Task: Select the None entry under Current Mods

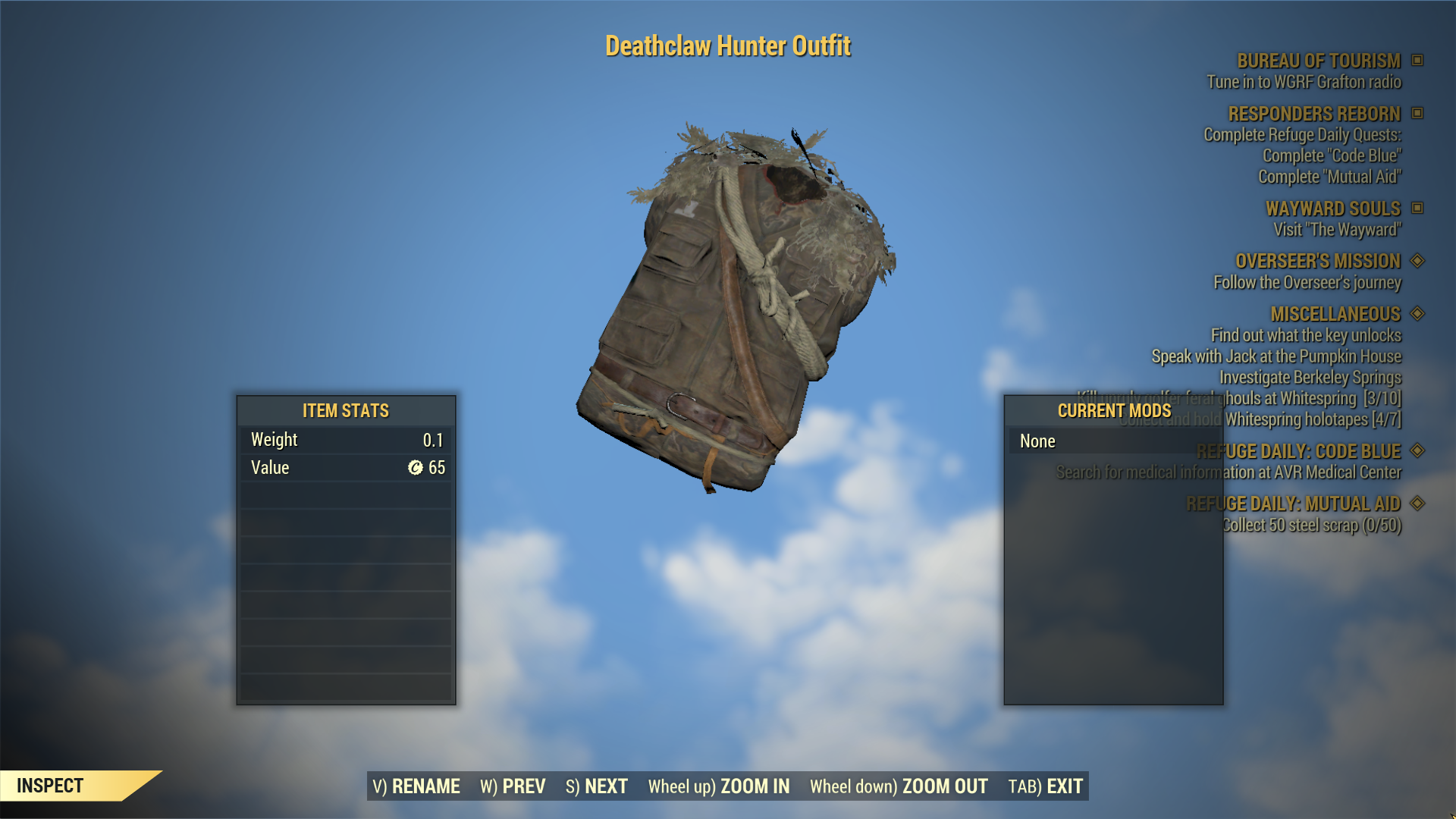Action: coord(1037,441)
